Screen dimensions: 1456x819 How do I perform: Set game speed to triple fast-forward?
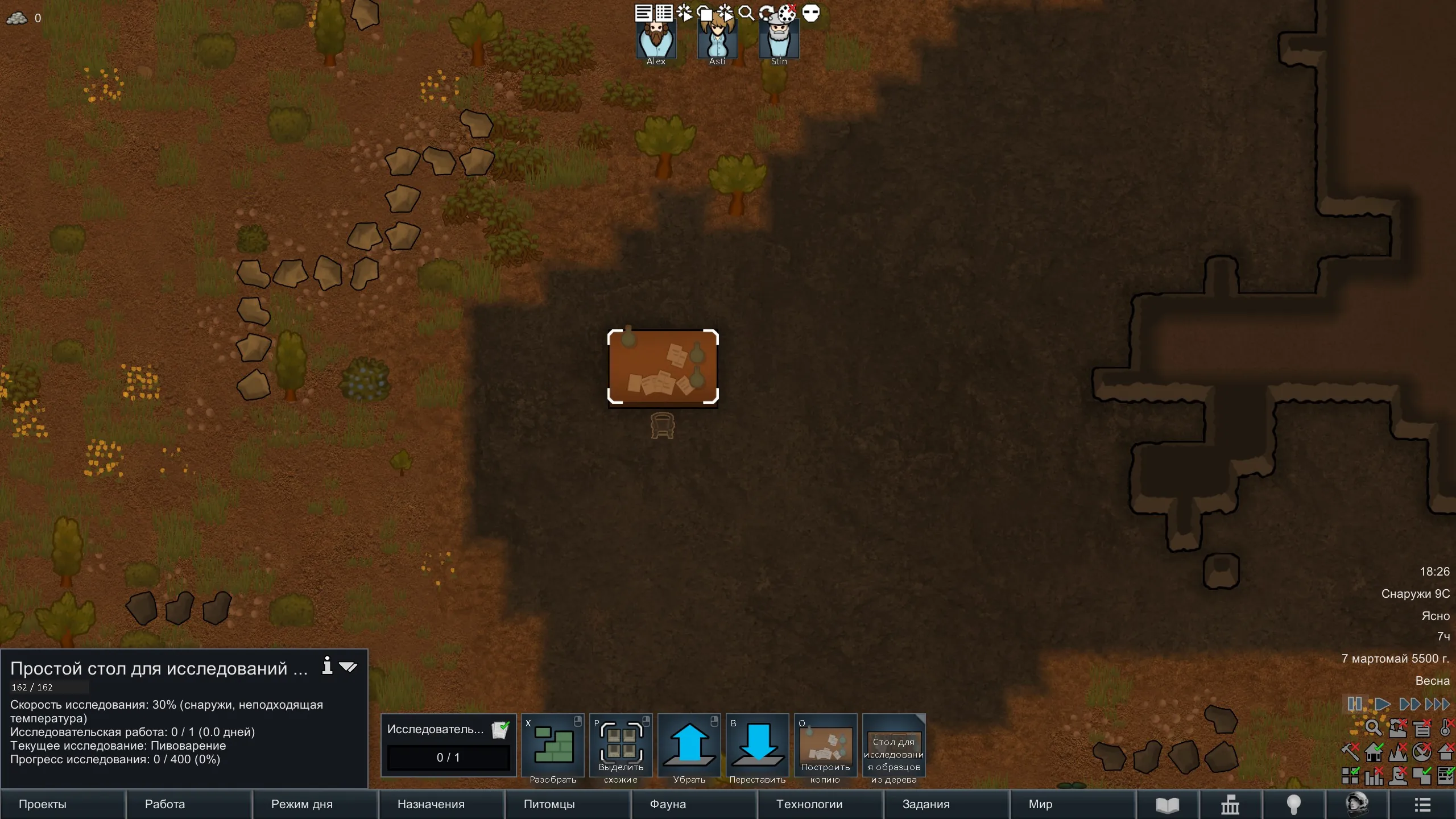[1438, 704]
